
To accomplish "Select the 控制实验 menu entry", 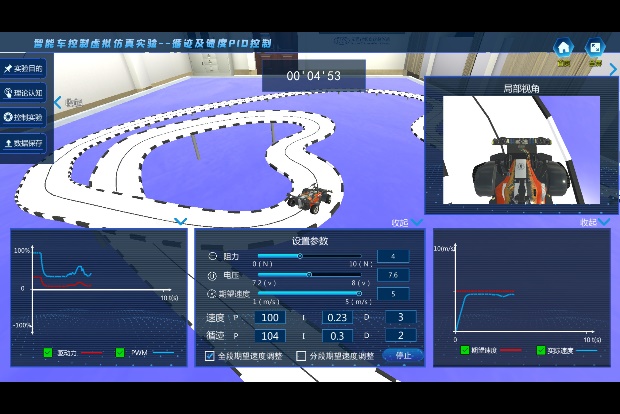I will pyautogui.click(x=25, y=117).
